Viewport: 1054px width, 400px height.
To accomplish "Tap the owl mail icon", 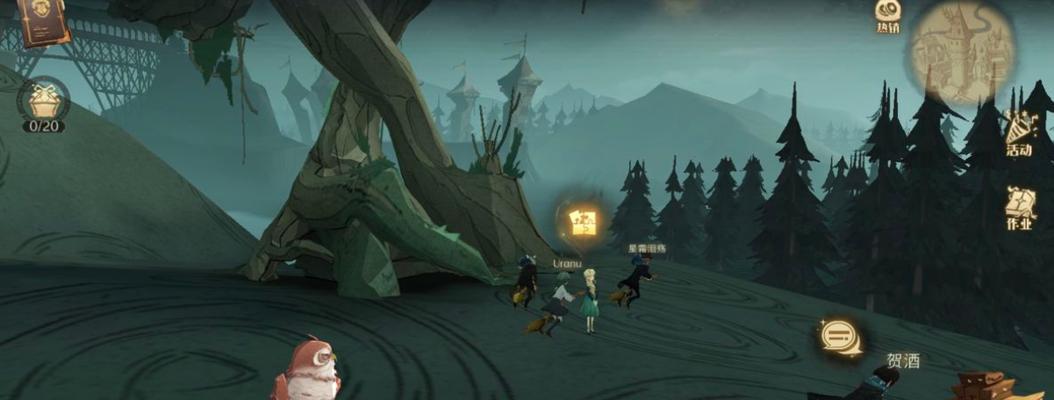I will [x=308, y=370].
